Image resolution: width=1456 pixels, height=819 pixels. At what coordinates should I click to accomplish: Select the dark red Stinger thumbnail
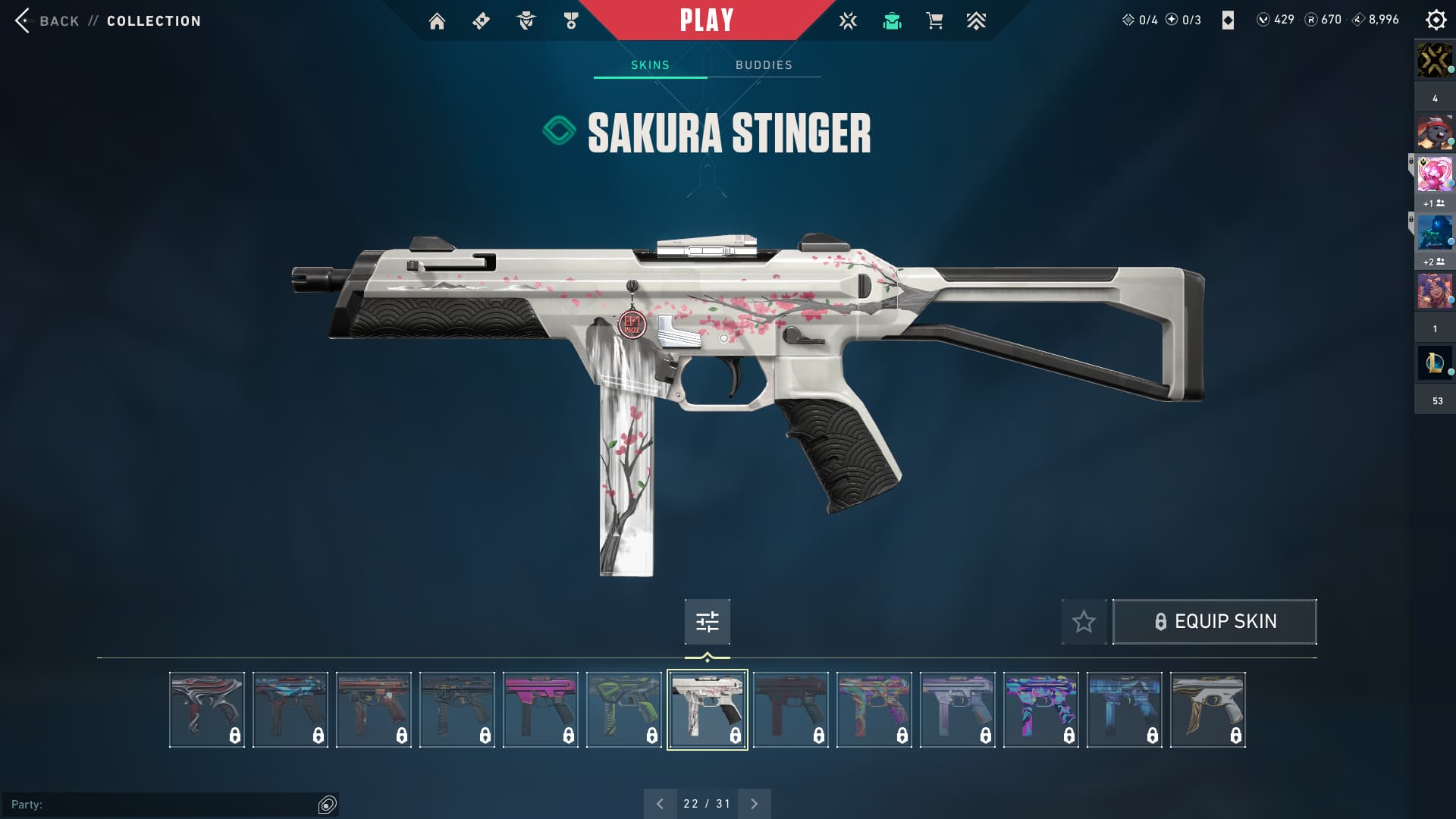791,710
